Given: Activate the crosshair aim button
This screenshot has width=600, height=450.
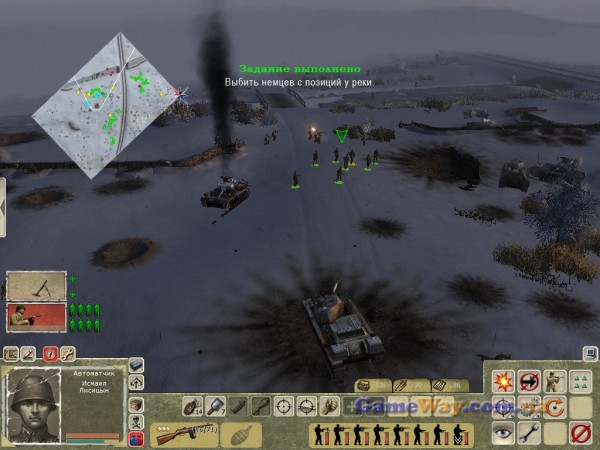Looking at the screenshot, I should coord(284,406).
